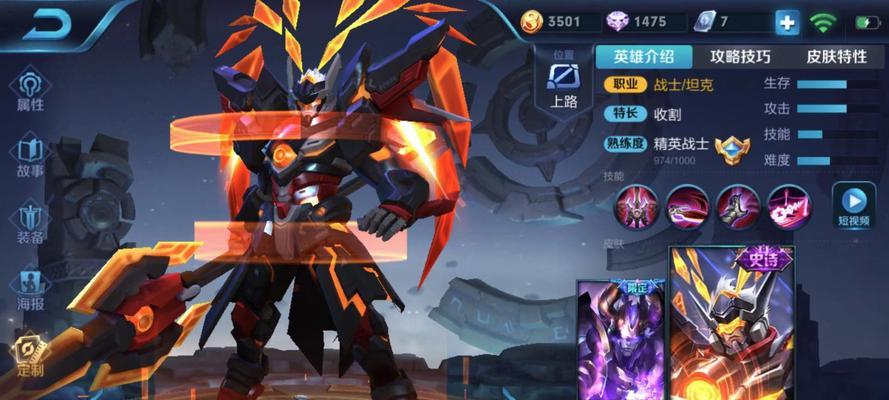This screenshot has width=889, height=400.
Task: Open the 定制 customization option
Action: pos(31,354)
